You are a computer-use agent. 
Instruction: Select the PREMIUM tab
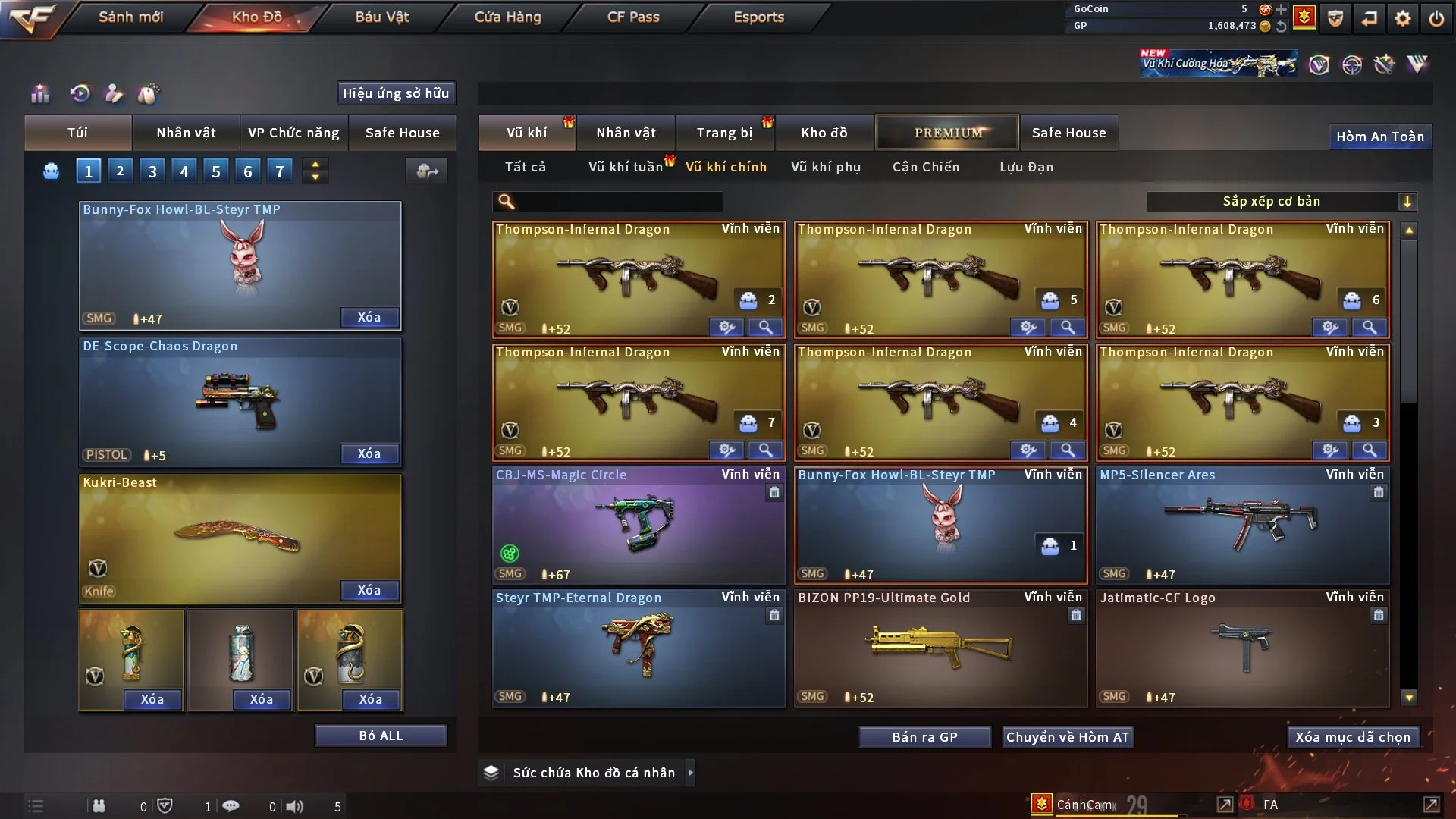click(947, 133)
